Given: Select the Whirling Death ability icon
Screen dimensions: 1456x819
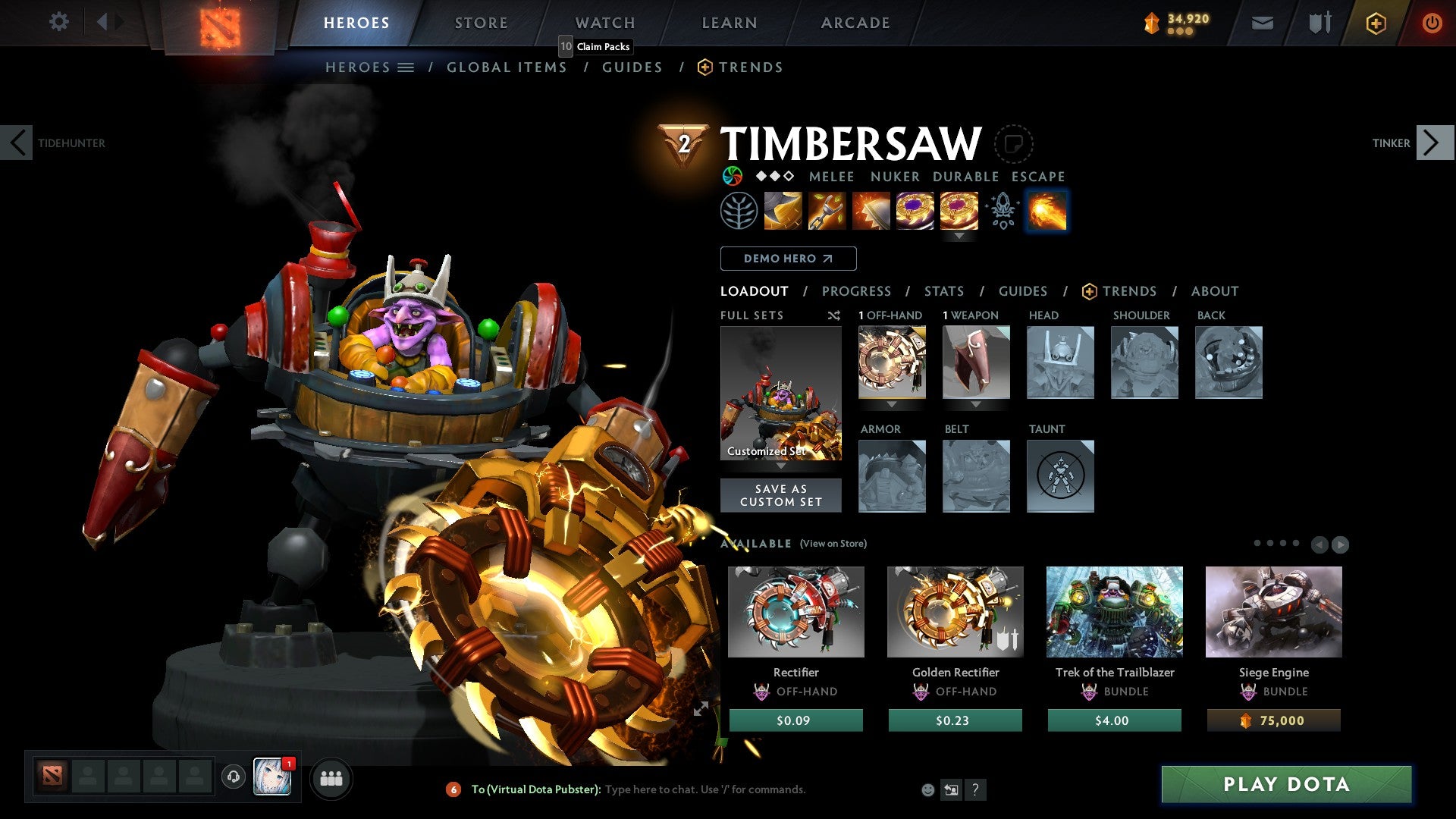Looking at the screenshot, I should (x=782, y=211).
